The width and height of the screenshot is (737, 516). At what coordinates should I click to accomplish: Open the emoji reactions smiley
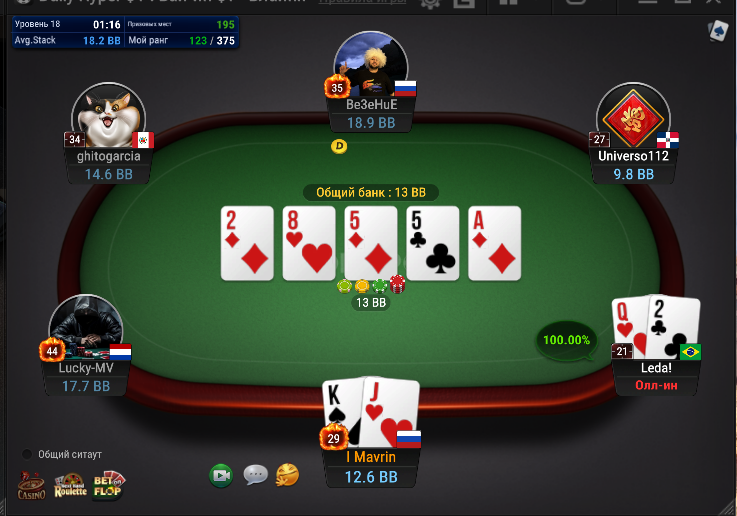point(287,474)
